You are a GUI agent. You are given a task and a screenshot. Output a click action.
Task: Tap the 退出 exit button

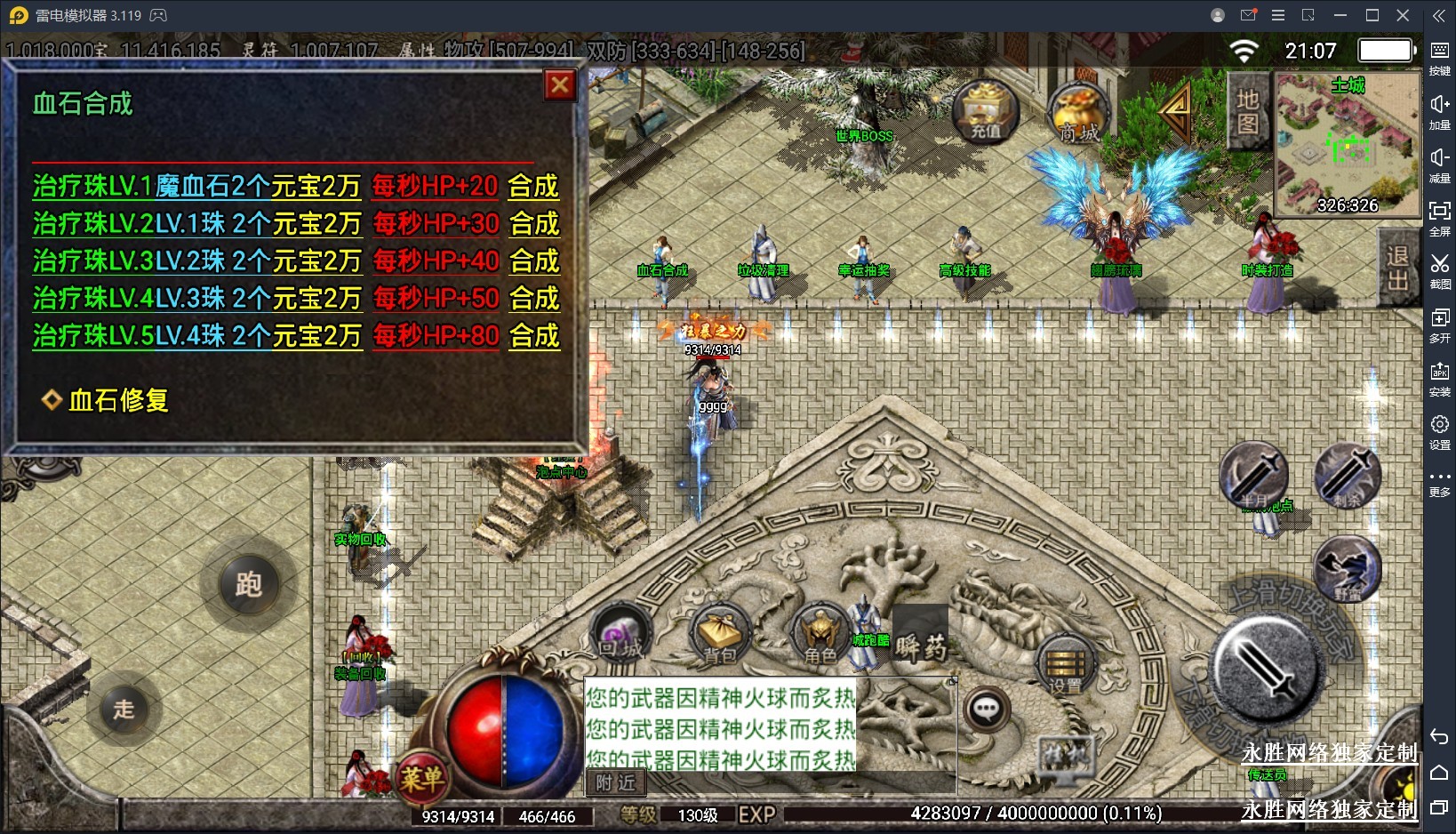point(1398,268)
